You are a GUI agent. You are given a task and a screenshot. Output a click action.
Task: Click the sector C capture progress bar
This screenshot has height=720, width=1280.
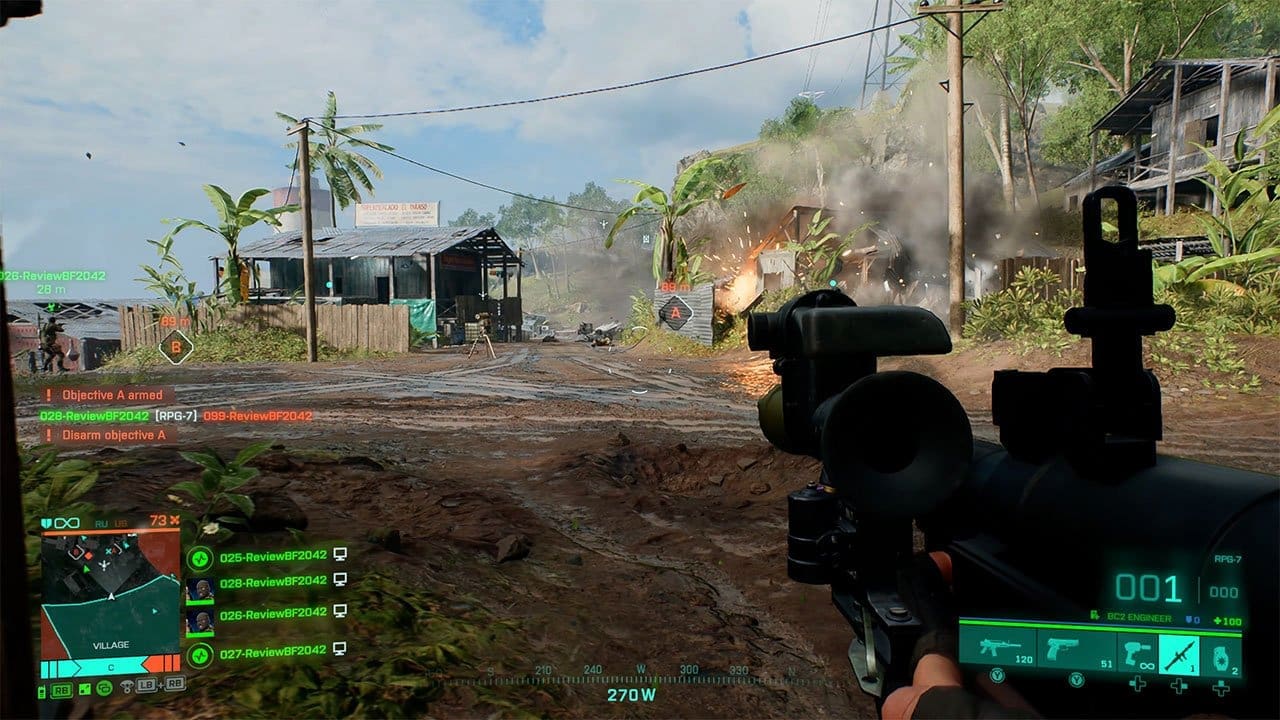(x=110, y=665)
